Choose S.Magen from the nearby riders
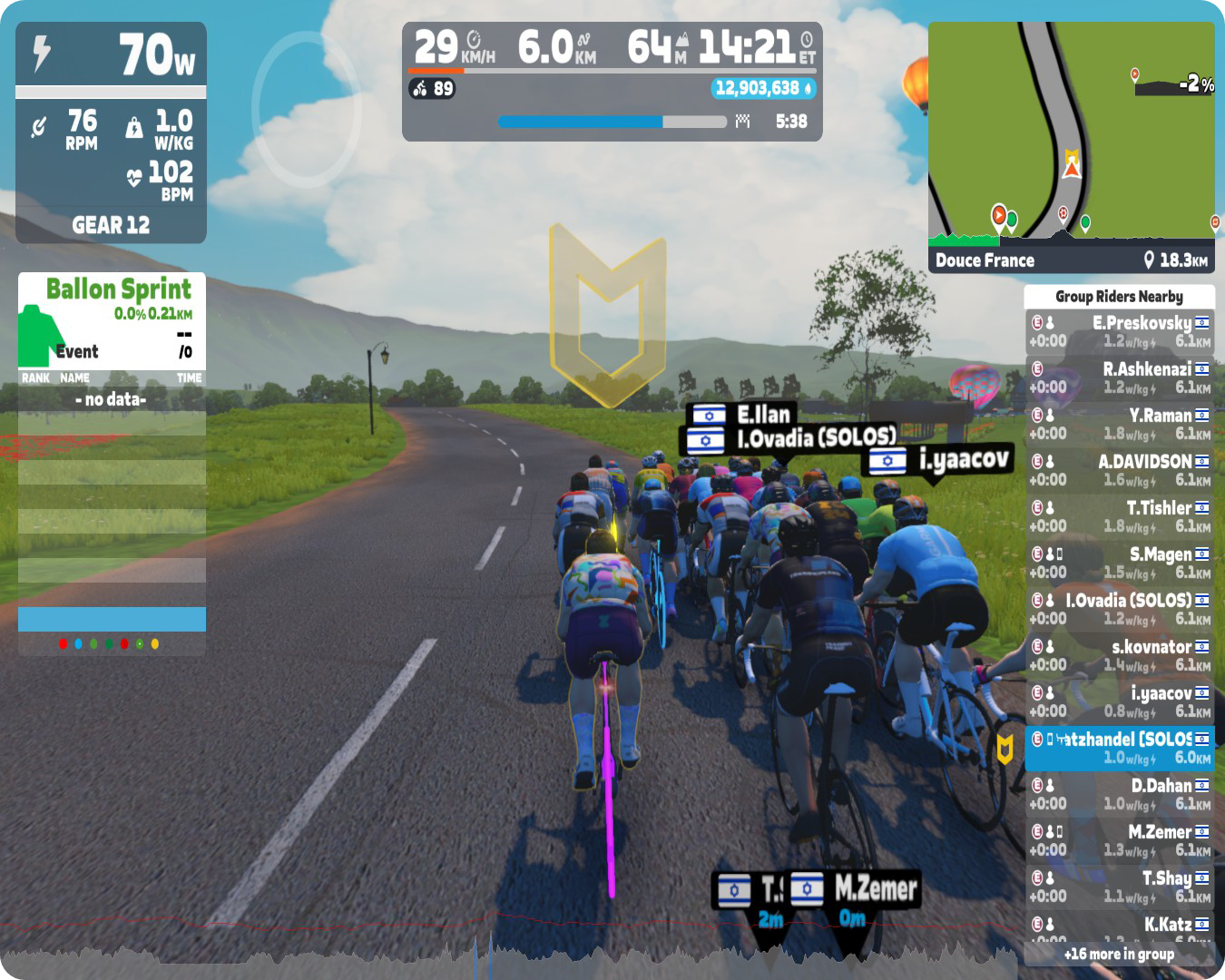Screen dimensions: 1225x980 point(1119,563)
